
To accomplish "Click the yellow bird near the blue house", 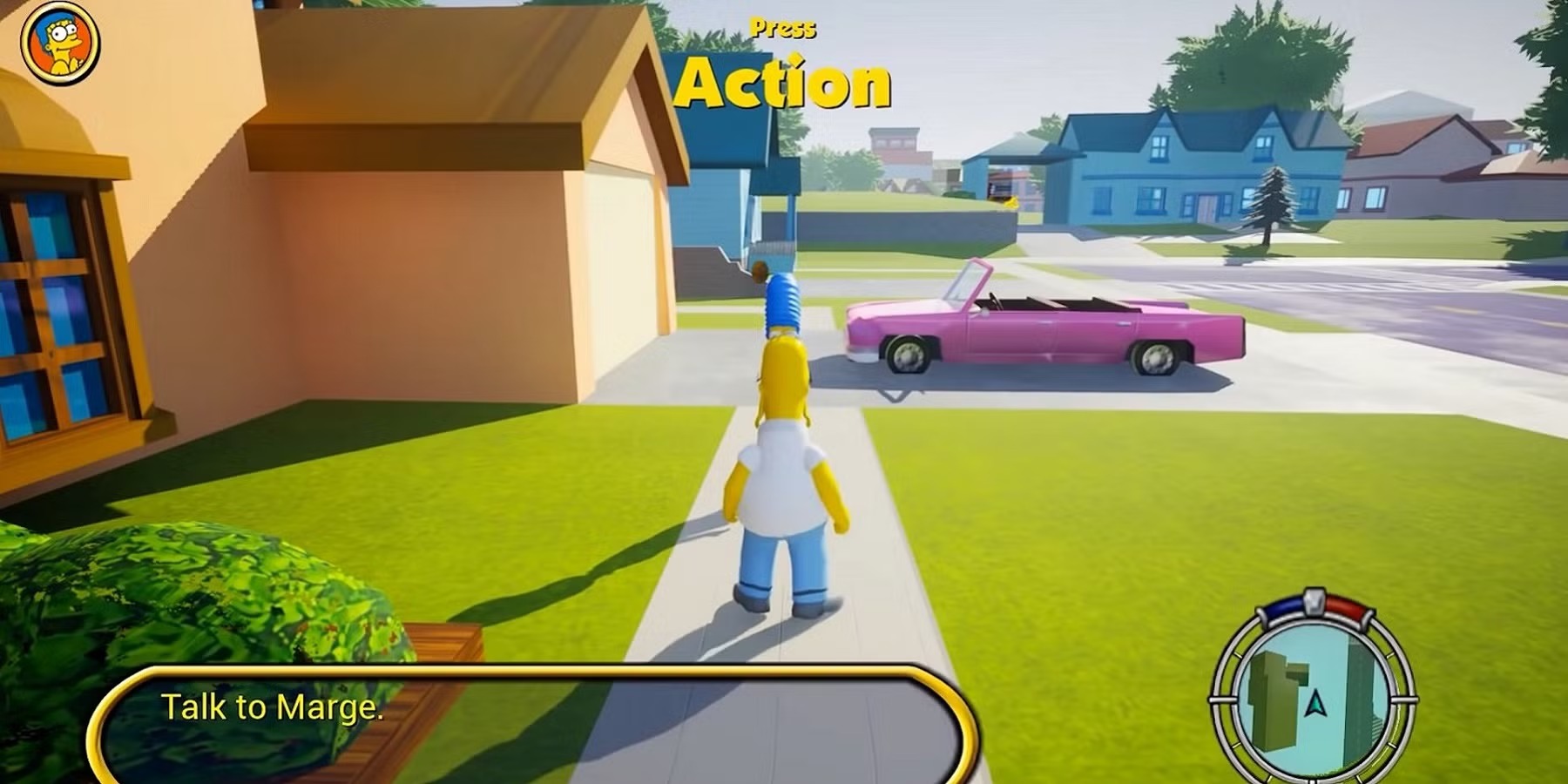I will pos(1010,202).
